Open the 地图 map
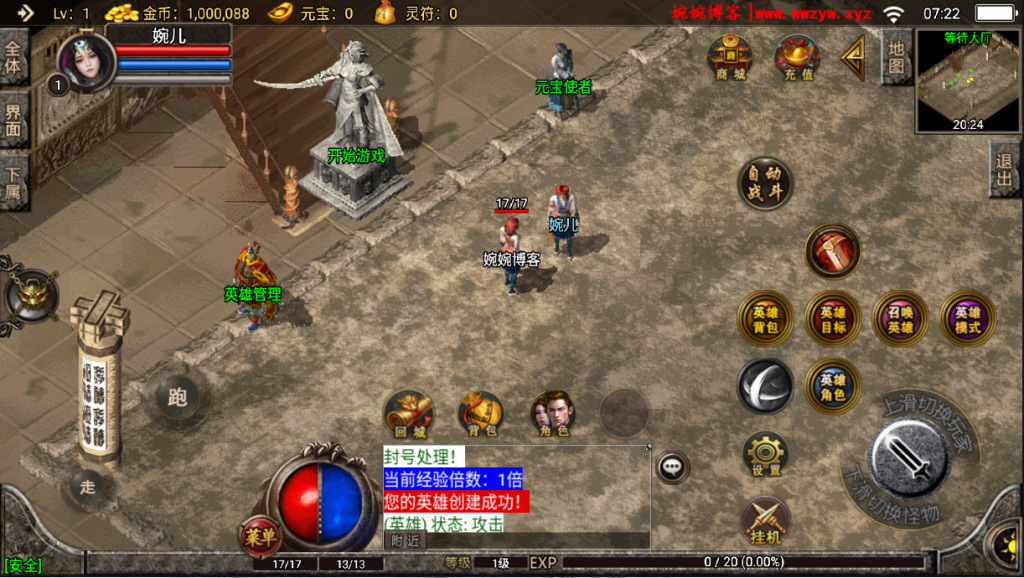Viewport: 1024px width, 578px height. pyautogui.click(x=896, y=56)
